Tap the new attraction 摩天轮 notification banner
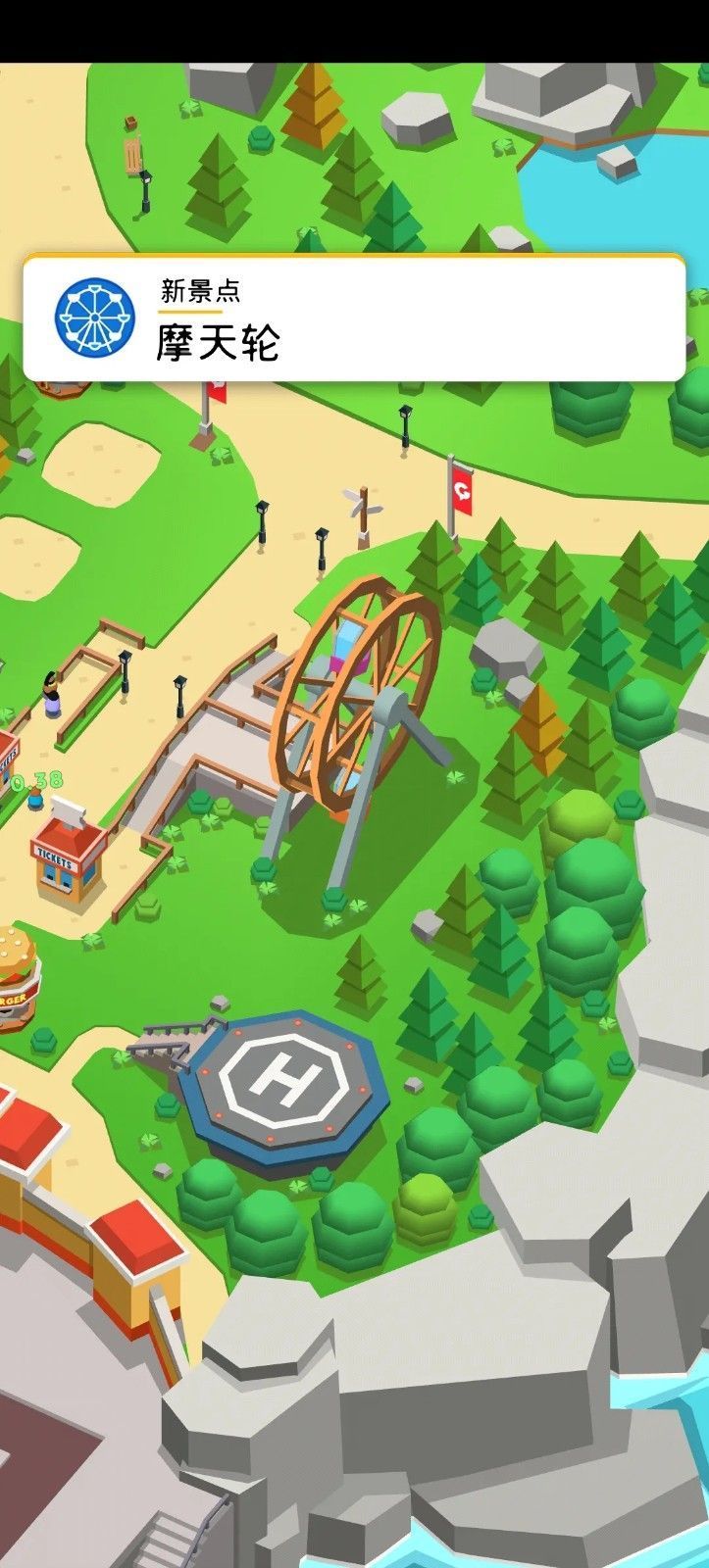 pos(353,318)
